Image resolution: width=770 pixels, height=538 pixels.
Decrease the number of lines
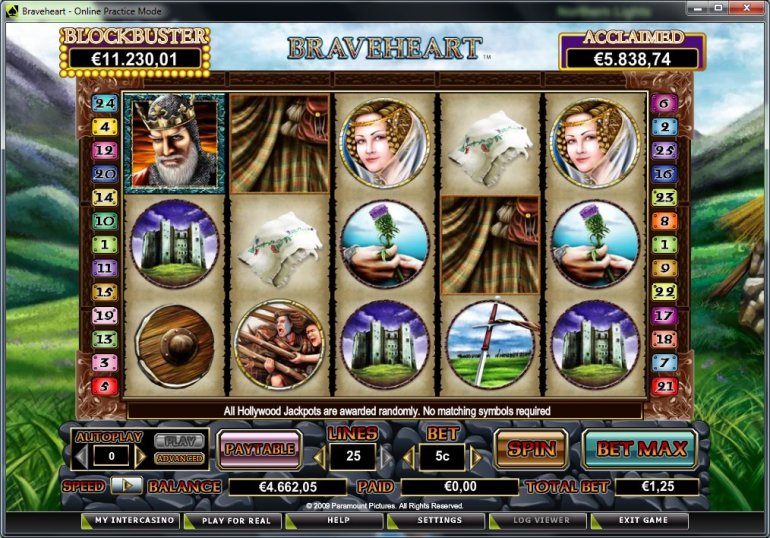pos(319,457)
